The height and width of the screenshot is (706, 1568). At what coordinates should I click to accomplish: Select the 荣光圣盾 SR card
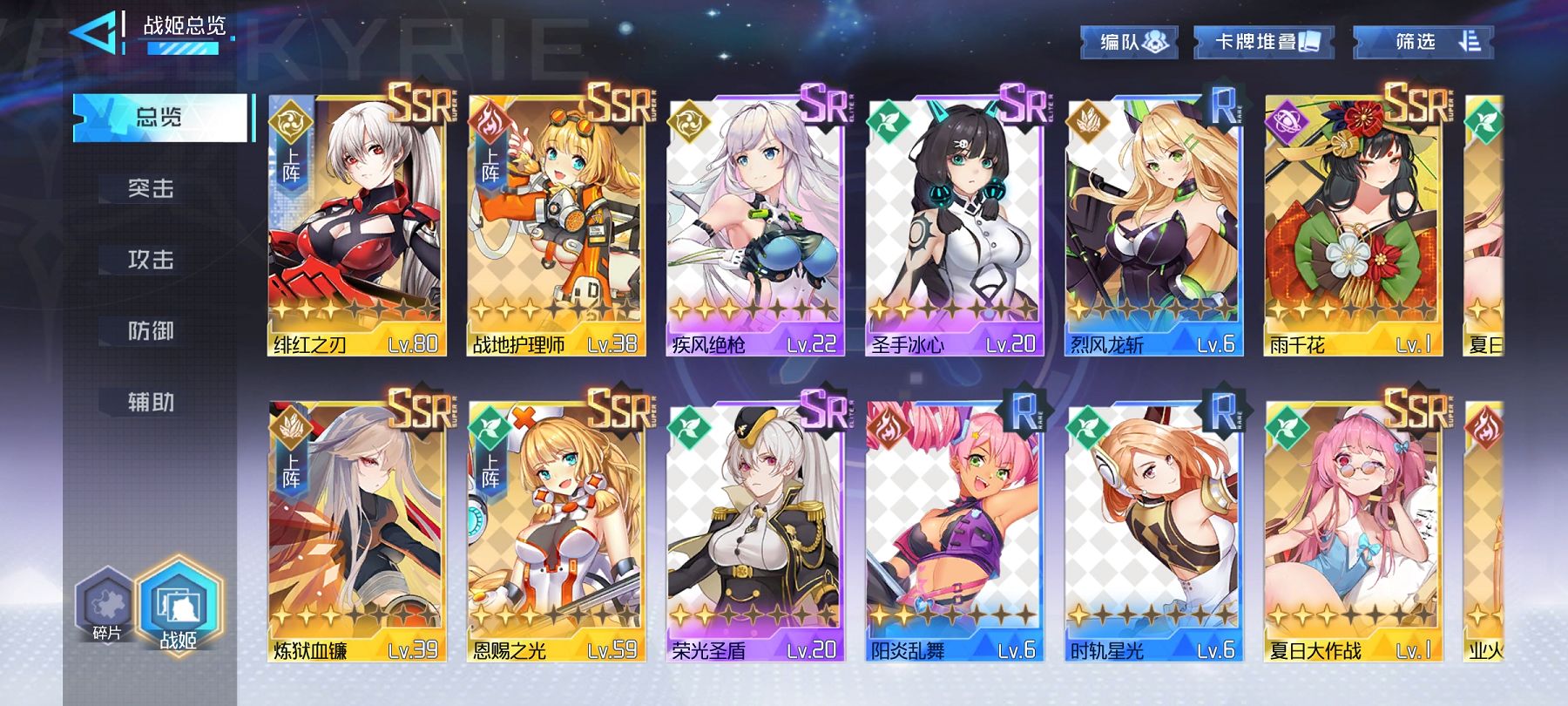click(x=755, y=532)
